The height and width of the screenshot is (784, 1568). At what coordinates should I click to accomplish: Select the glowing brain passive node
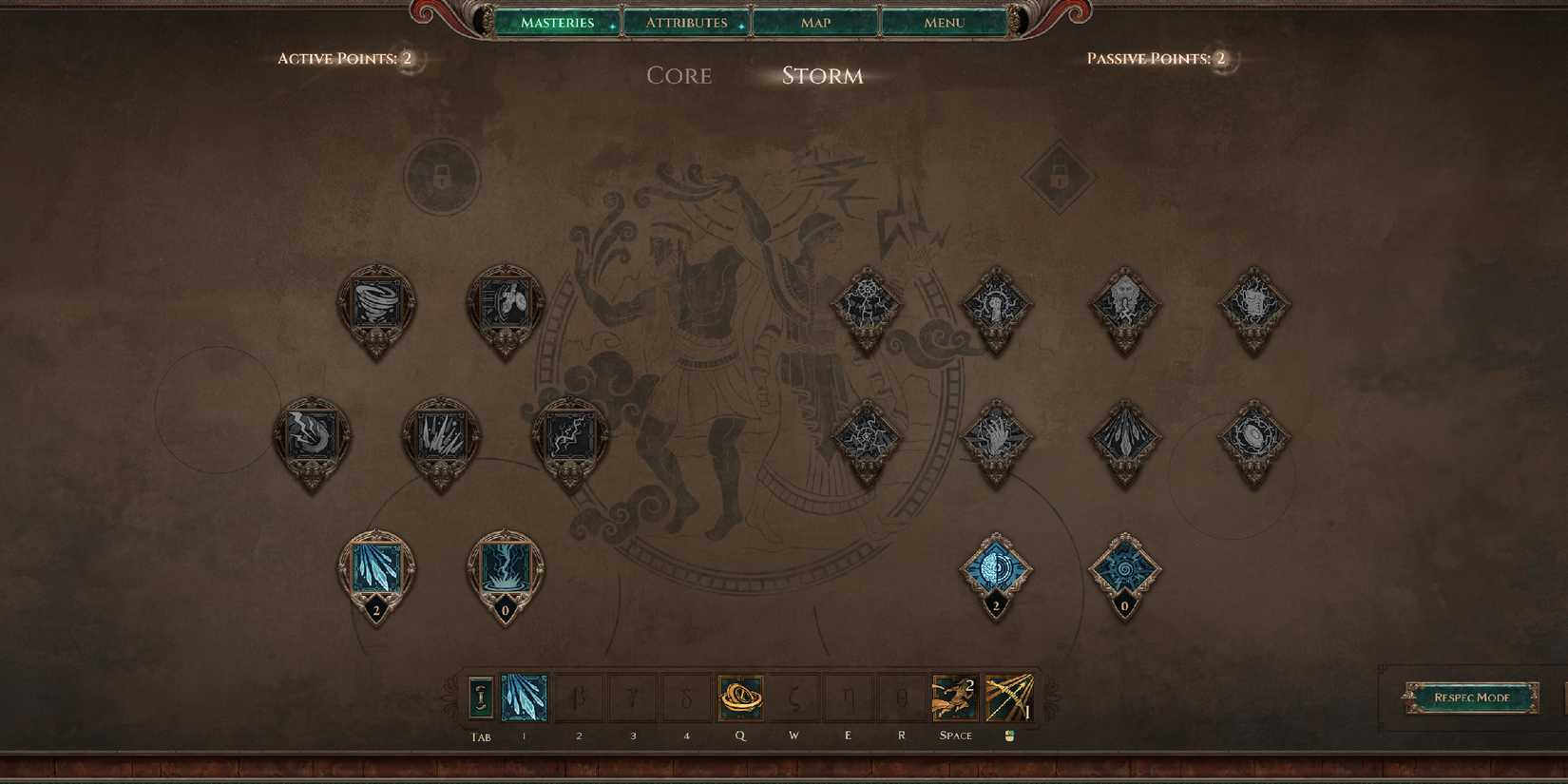(995, 567)
